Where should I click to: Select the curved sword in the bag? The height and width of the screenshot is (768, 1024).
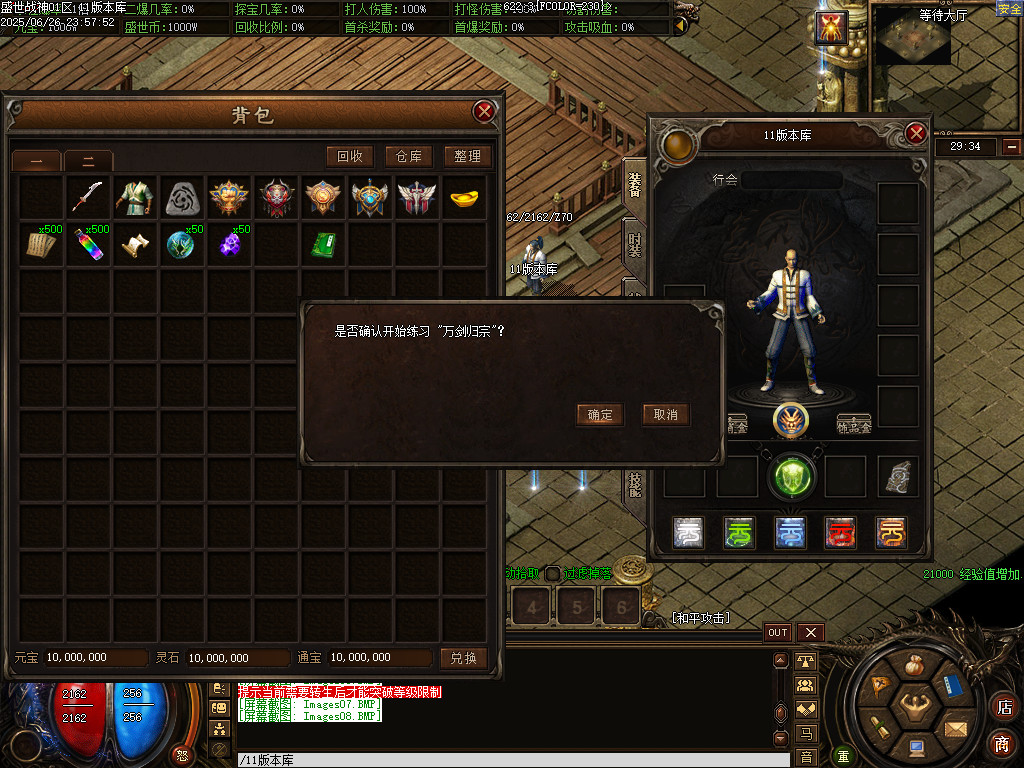coord(88,197)
